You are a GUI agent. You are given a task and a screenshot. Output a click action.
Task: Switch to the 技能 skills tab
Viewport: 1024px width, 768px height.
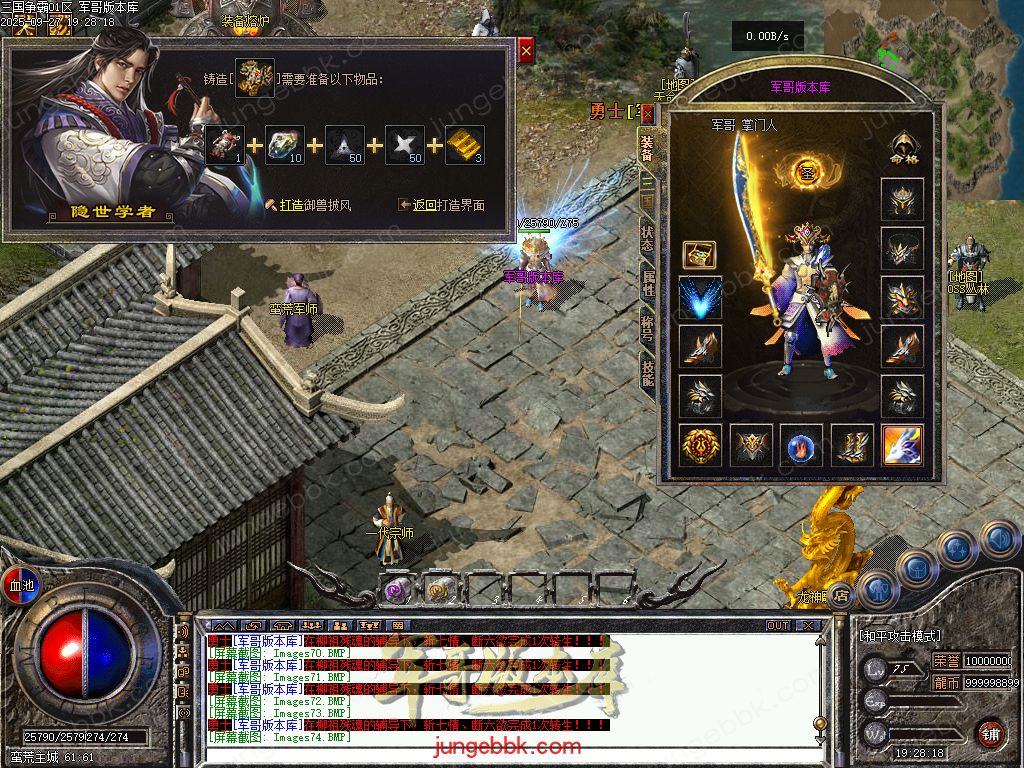647,375
